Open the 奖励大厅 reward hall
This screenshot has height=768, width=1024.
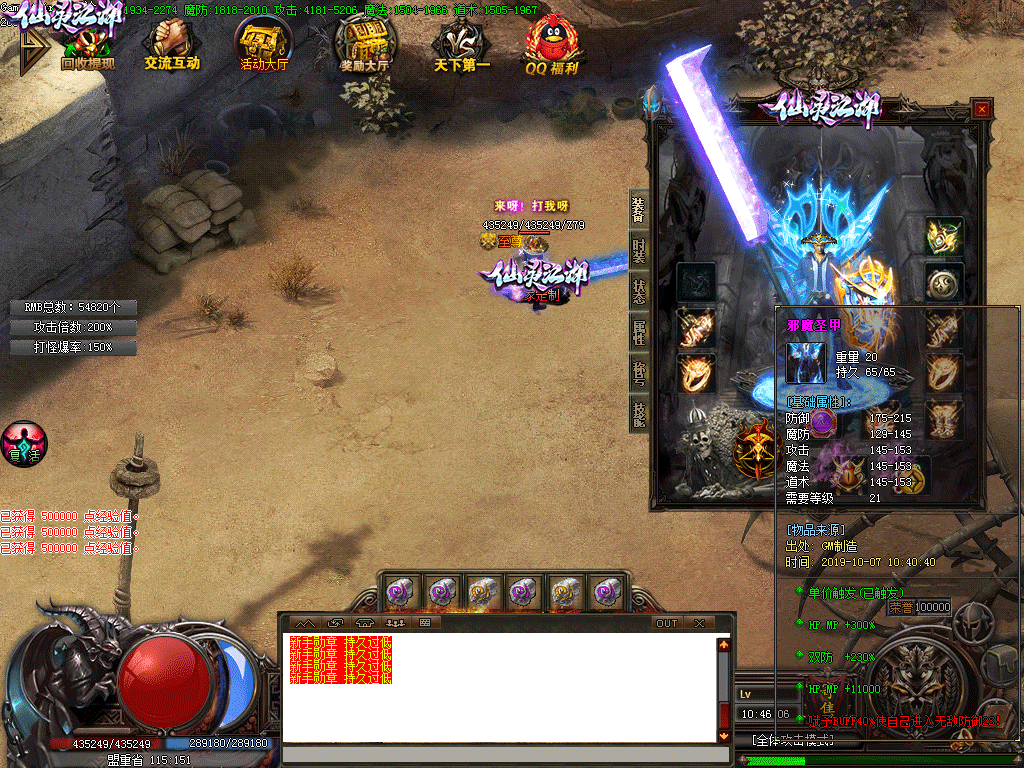point(365,47)
